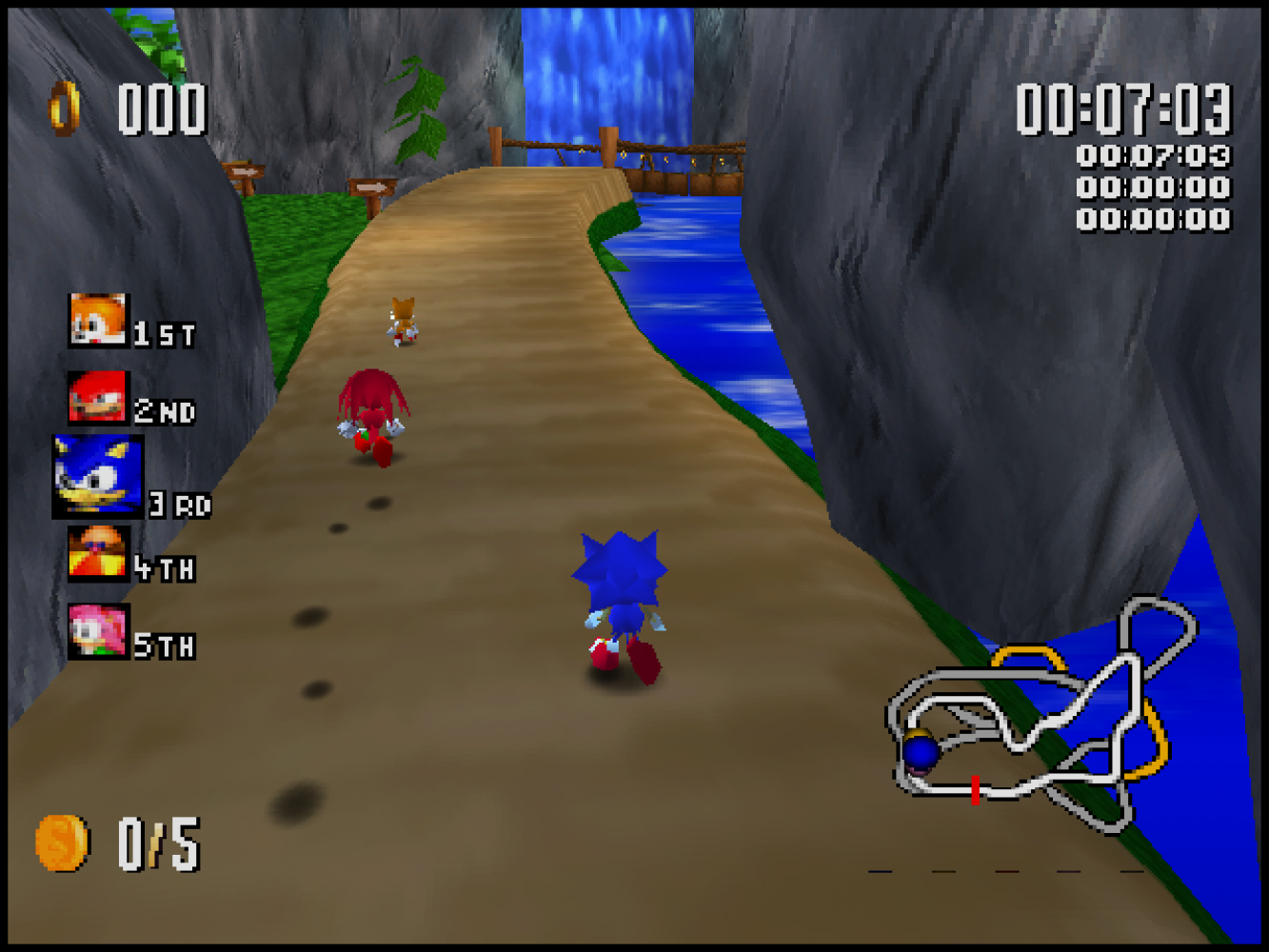The image size is (1269, 952).
Task: Select Knuckles' portrait in second place
Action: pos(97,397)
